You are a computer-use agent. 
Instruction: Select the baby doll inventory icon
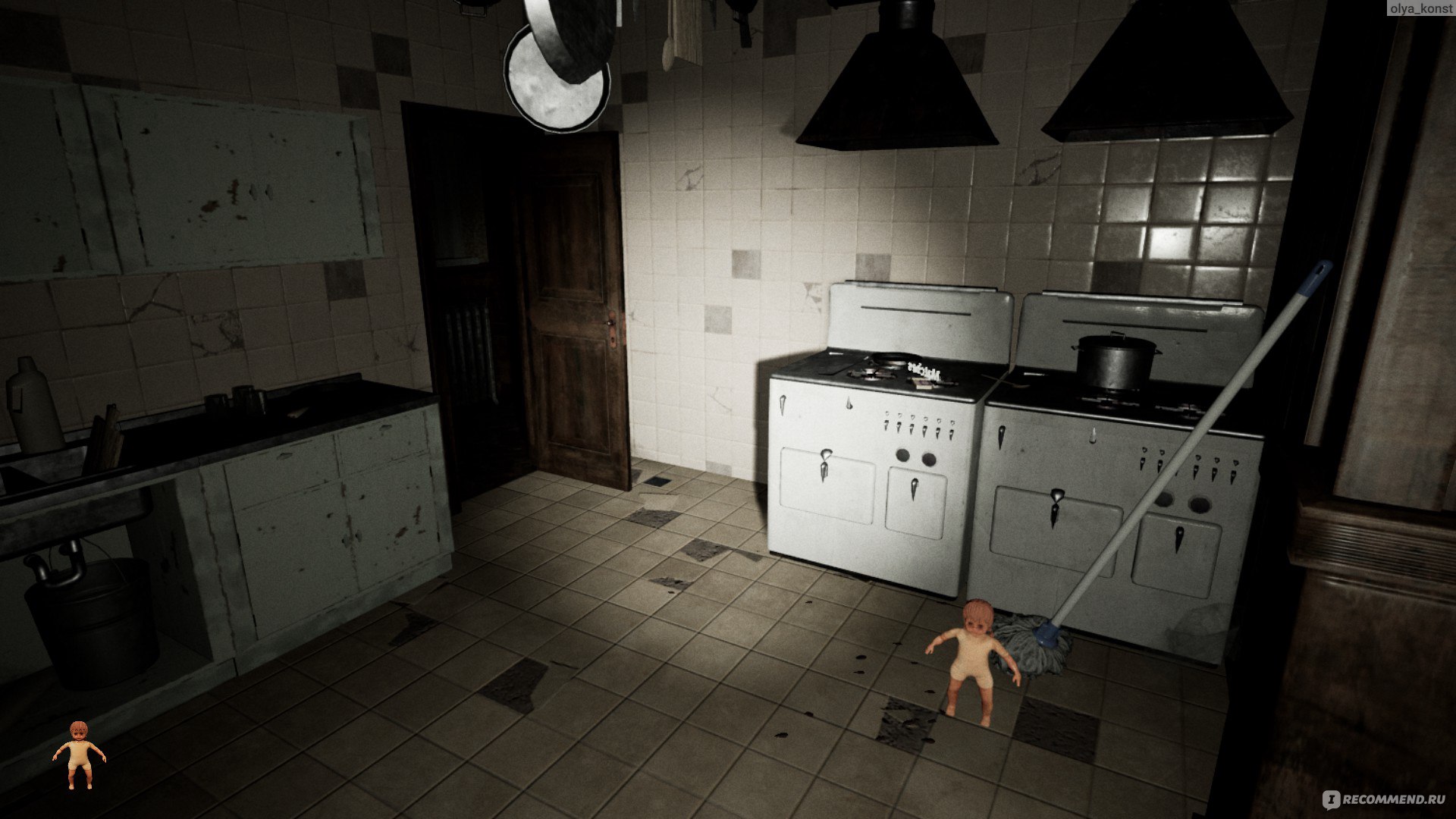click(x=79, y=755)
